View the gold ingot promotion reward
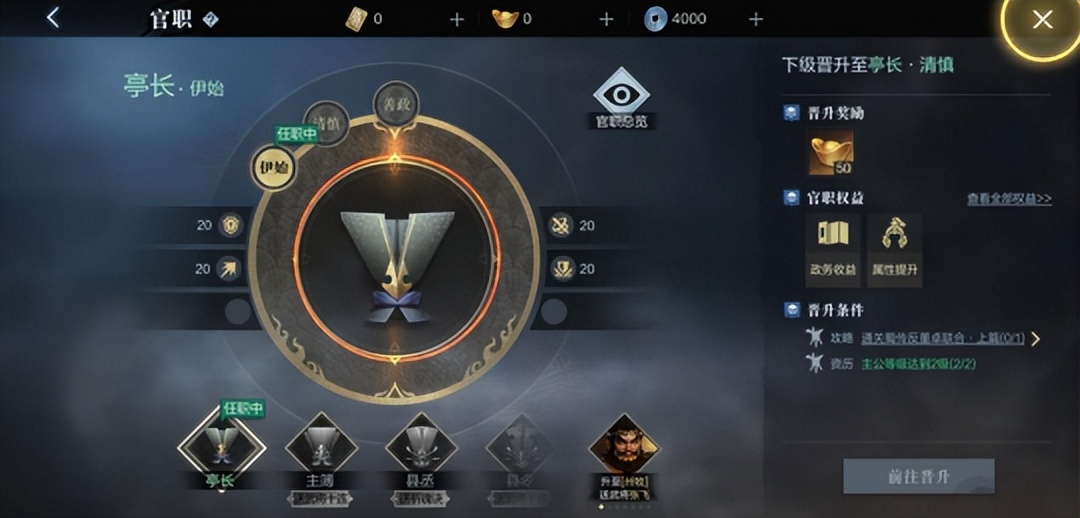Screen dimensions: 1080x518 (x=831, y=153)
